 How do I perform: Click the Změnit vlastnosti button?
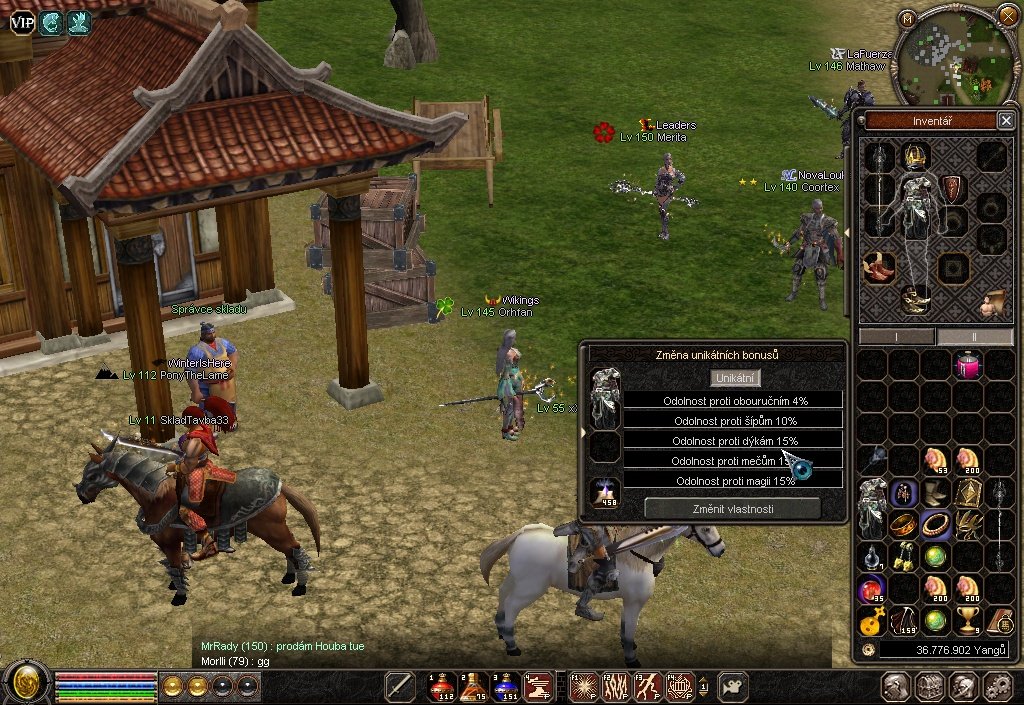click(x=732, y=508)
